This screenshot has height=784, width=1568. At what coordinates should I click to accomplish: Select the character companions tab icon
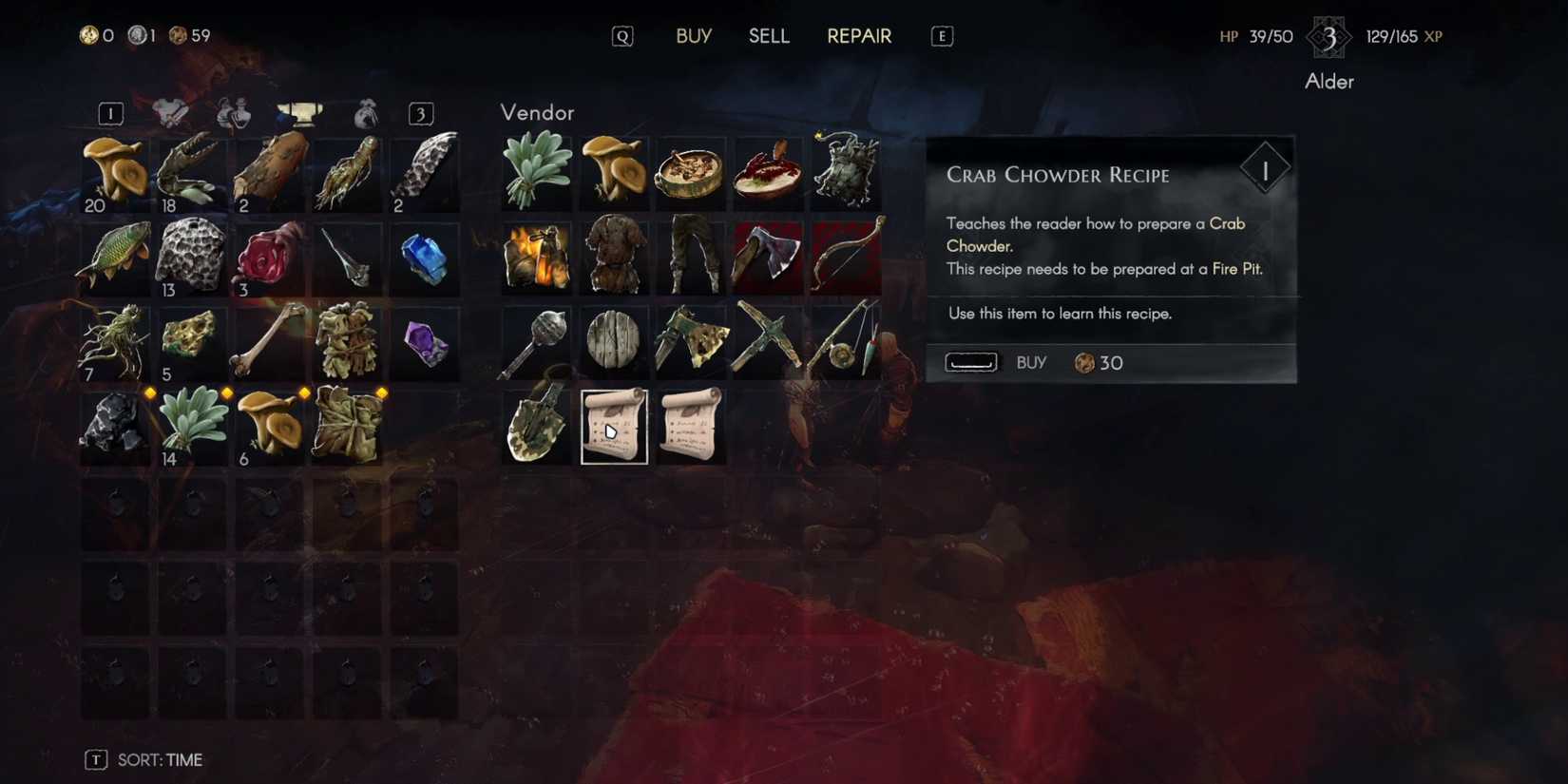point(235,113)
